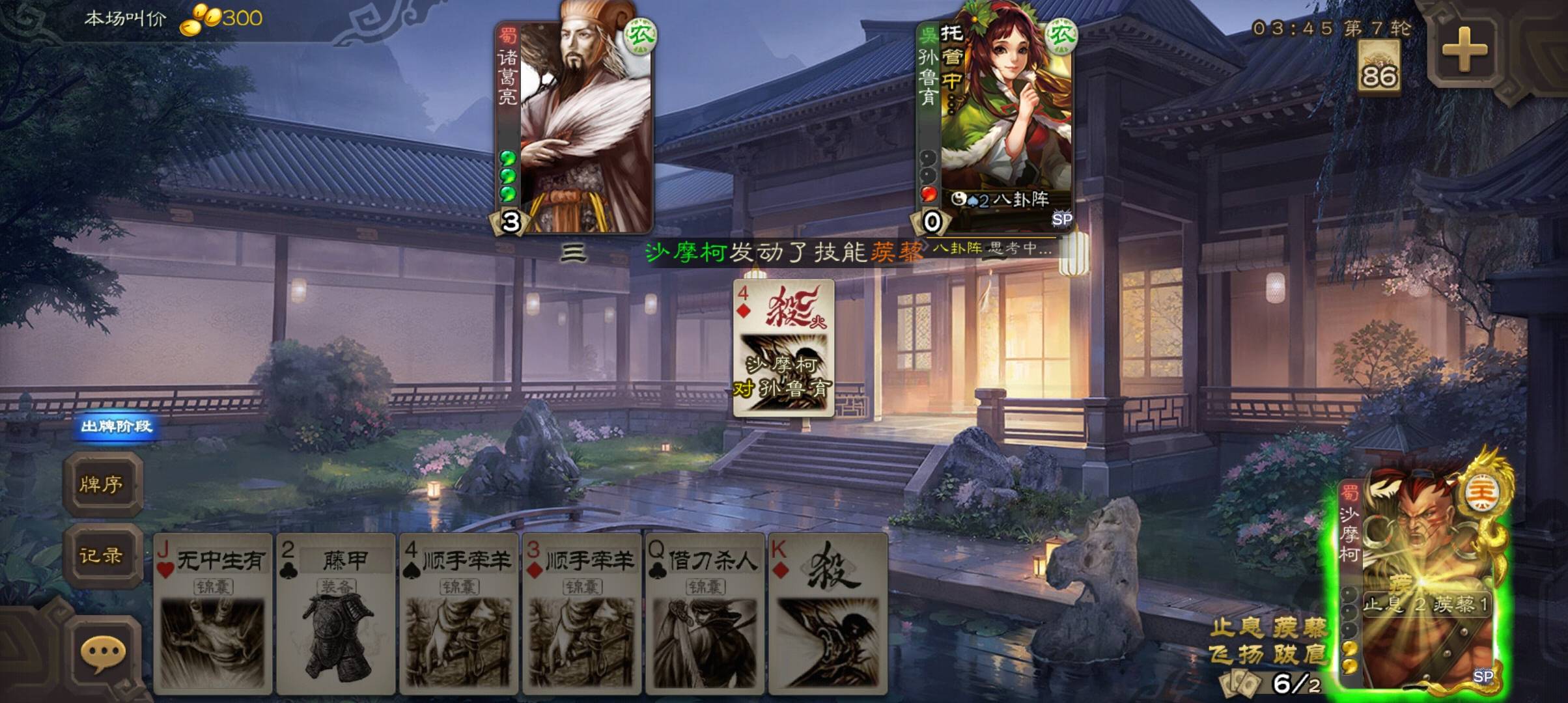View the draw pile showing 86 cards

(1379, 67)
